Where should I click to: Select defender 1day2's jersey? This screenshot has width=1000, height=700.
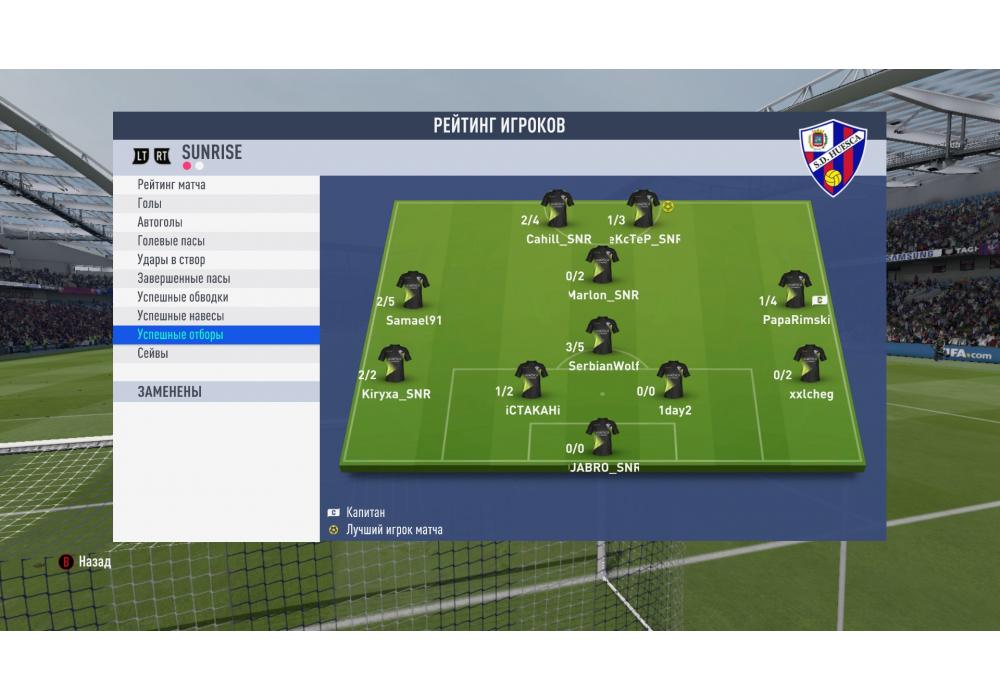(673, 380)
